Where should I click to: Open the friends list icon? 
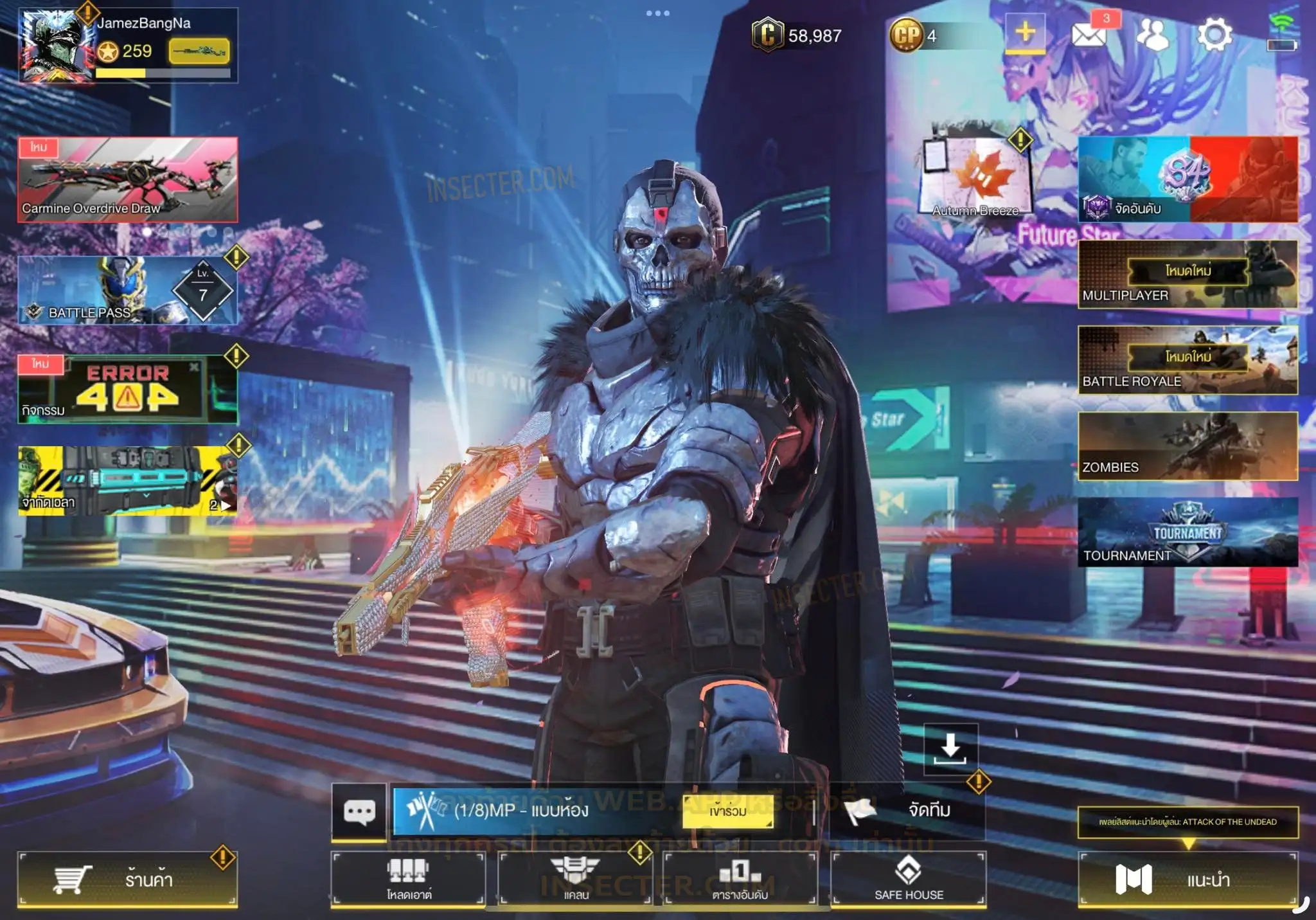1153,35
